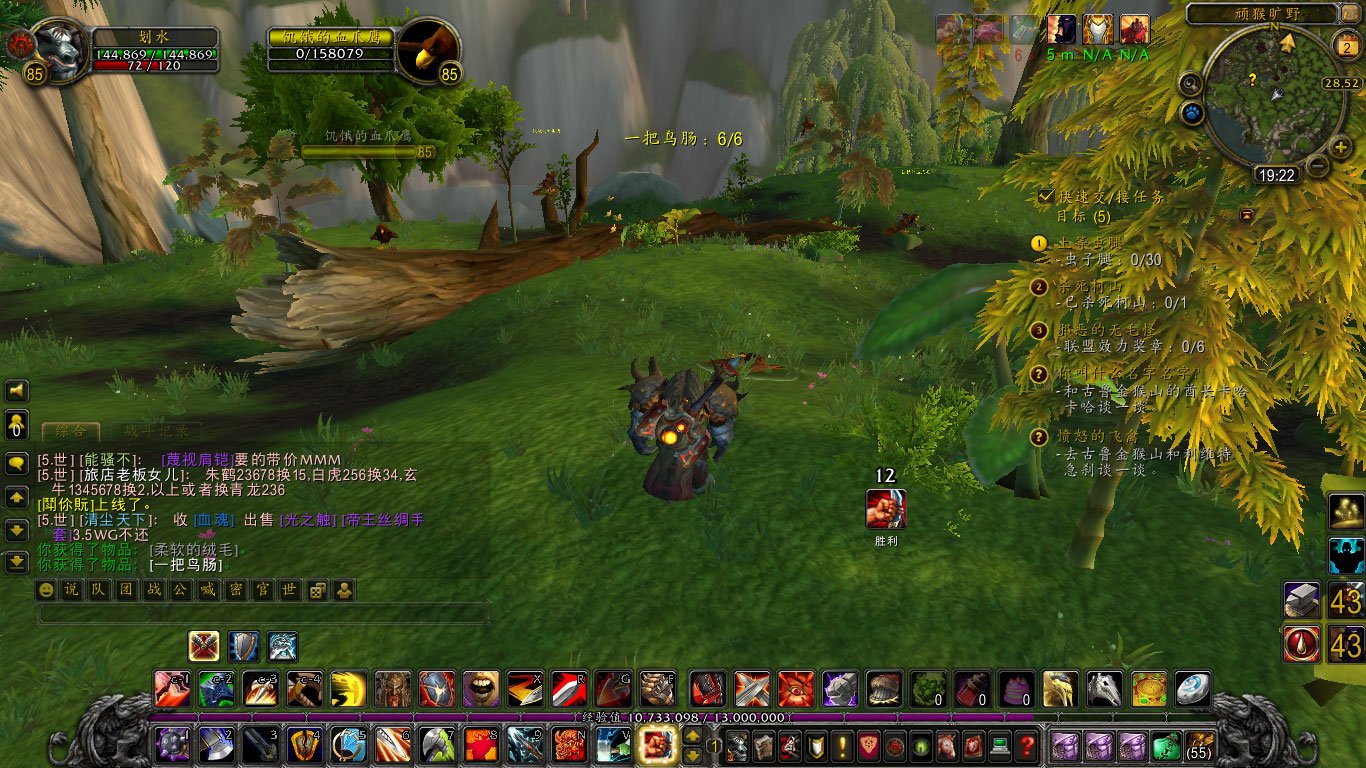The image size is (1366, 768).
Task: Collapse the quest objectives tracker
Action: pyautogui.click(x=1247, y=215)
